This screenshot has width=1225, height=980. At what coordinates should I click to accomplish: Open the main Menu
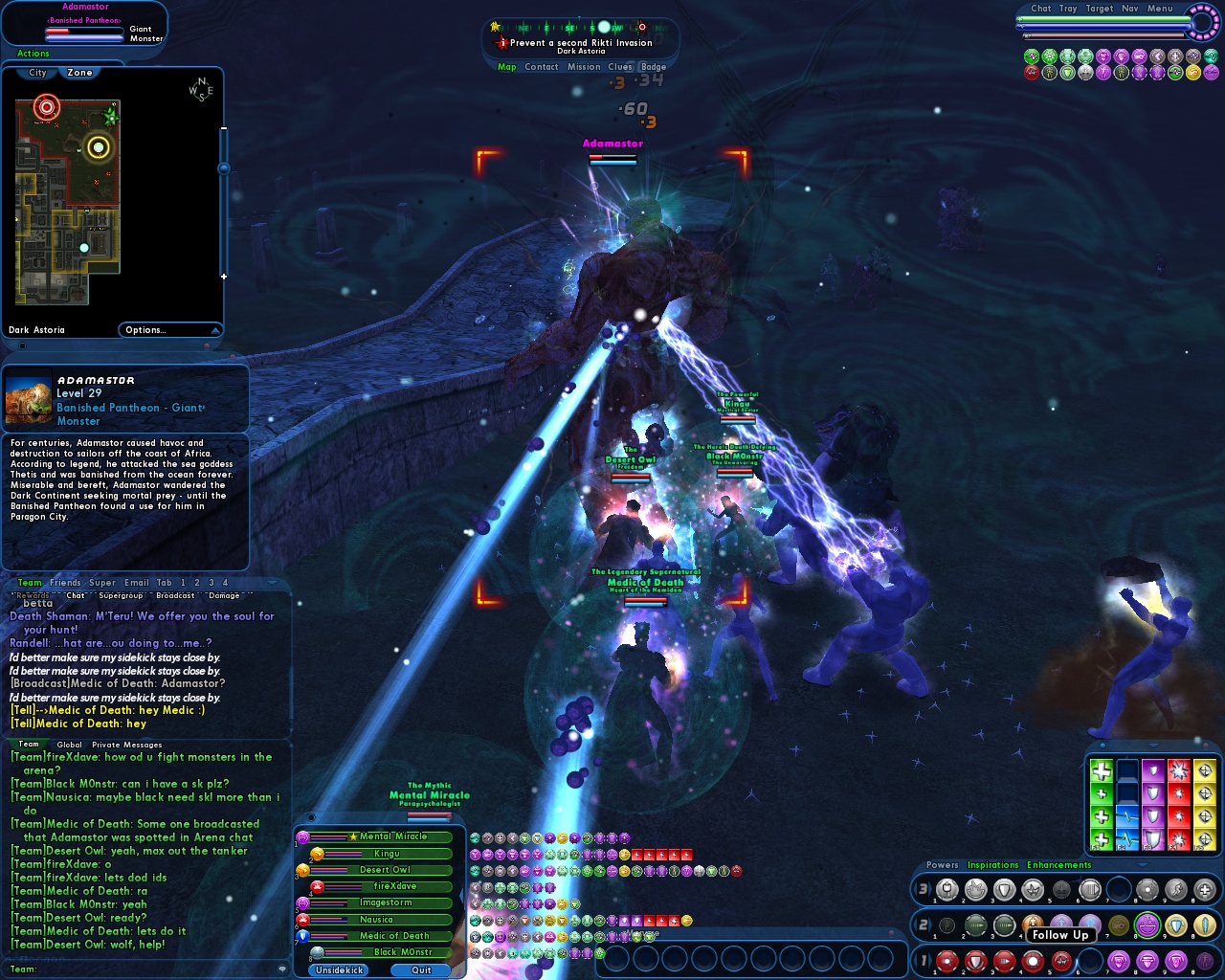(1160, 9)
